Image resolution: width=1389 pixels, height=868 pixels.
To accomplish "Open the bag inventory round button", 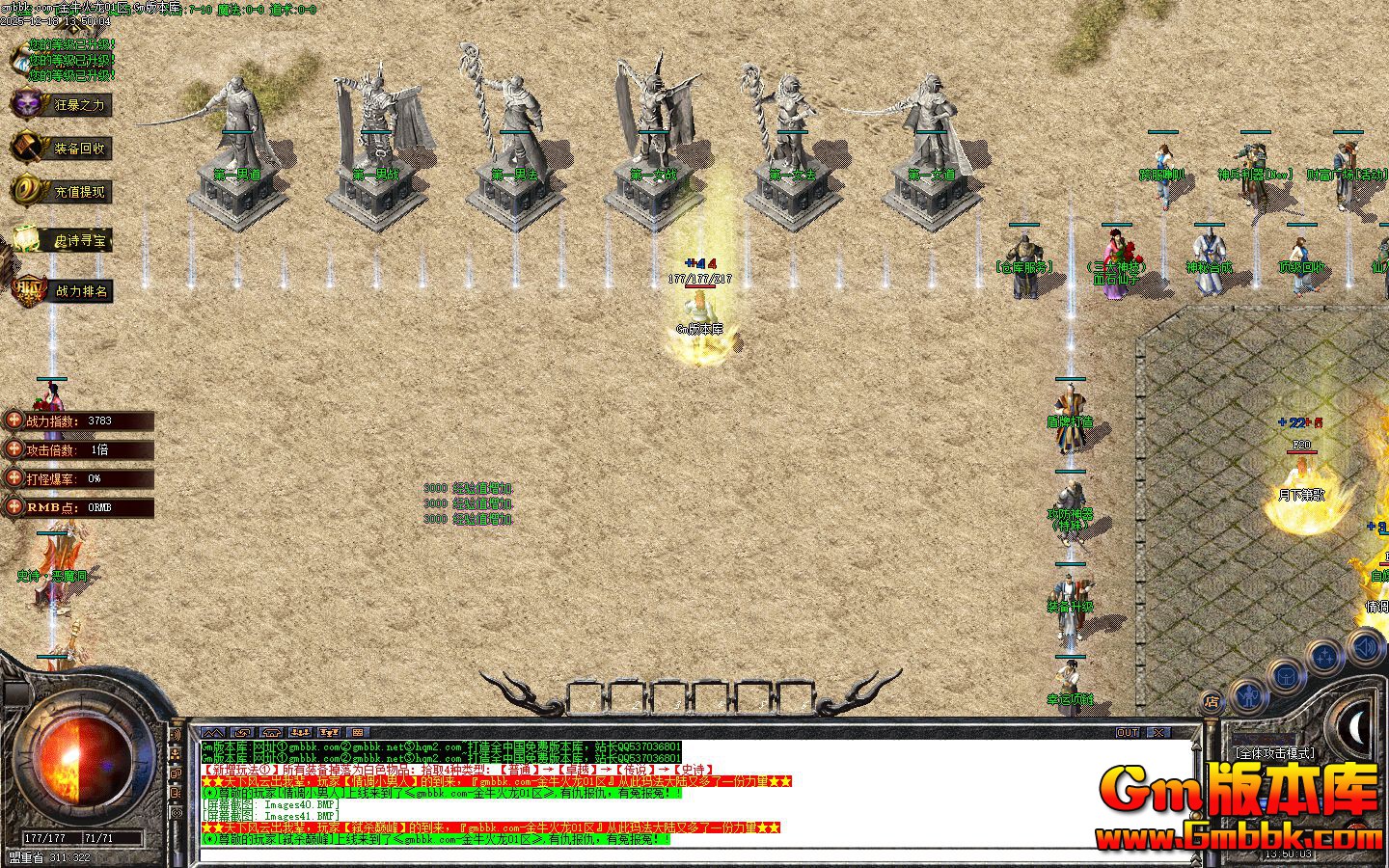I will pyautogui.click(x=1287, y=676).
